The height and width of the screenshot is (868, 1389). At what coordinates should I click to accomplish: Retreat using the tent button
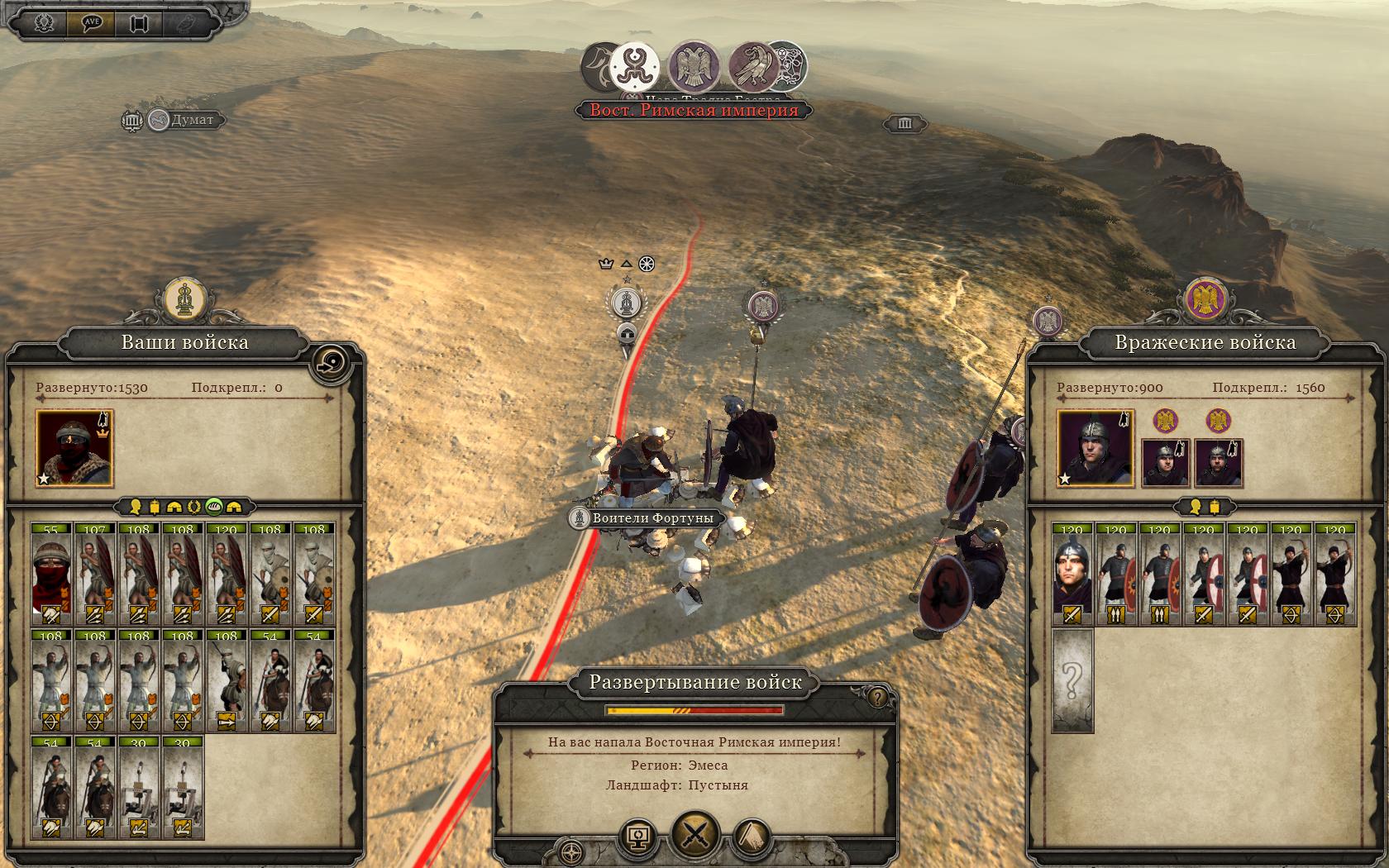pyautogui.click(x=751, y=837)
